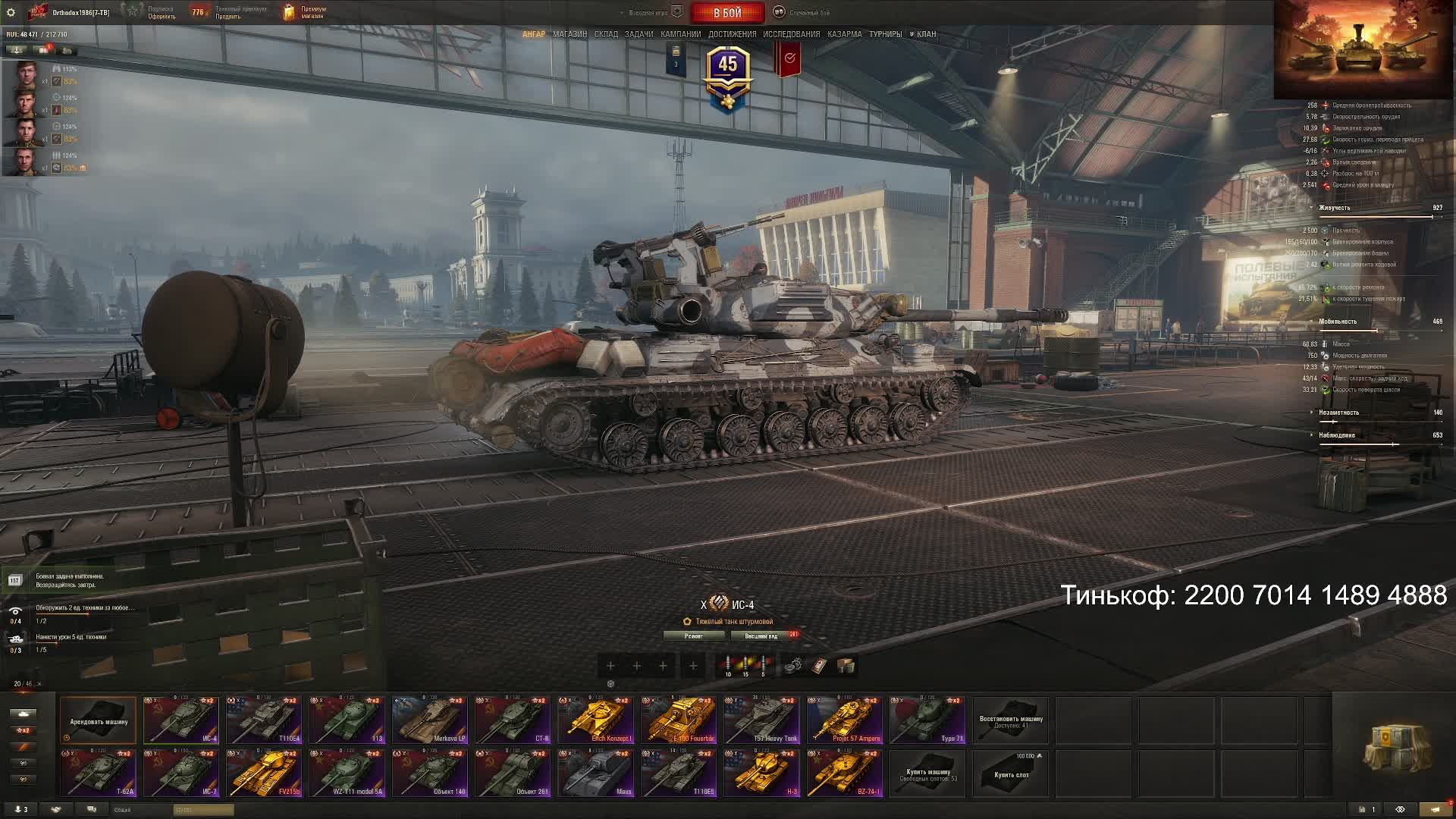The image size is (1456, 819).
Task: Open the loot crates icon
Action: [x=1393, y=748]
